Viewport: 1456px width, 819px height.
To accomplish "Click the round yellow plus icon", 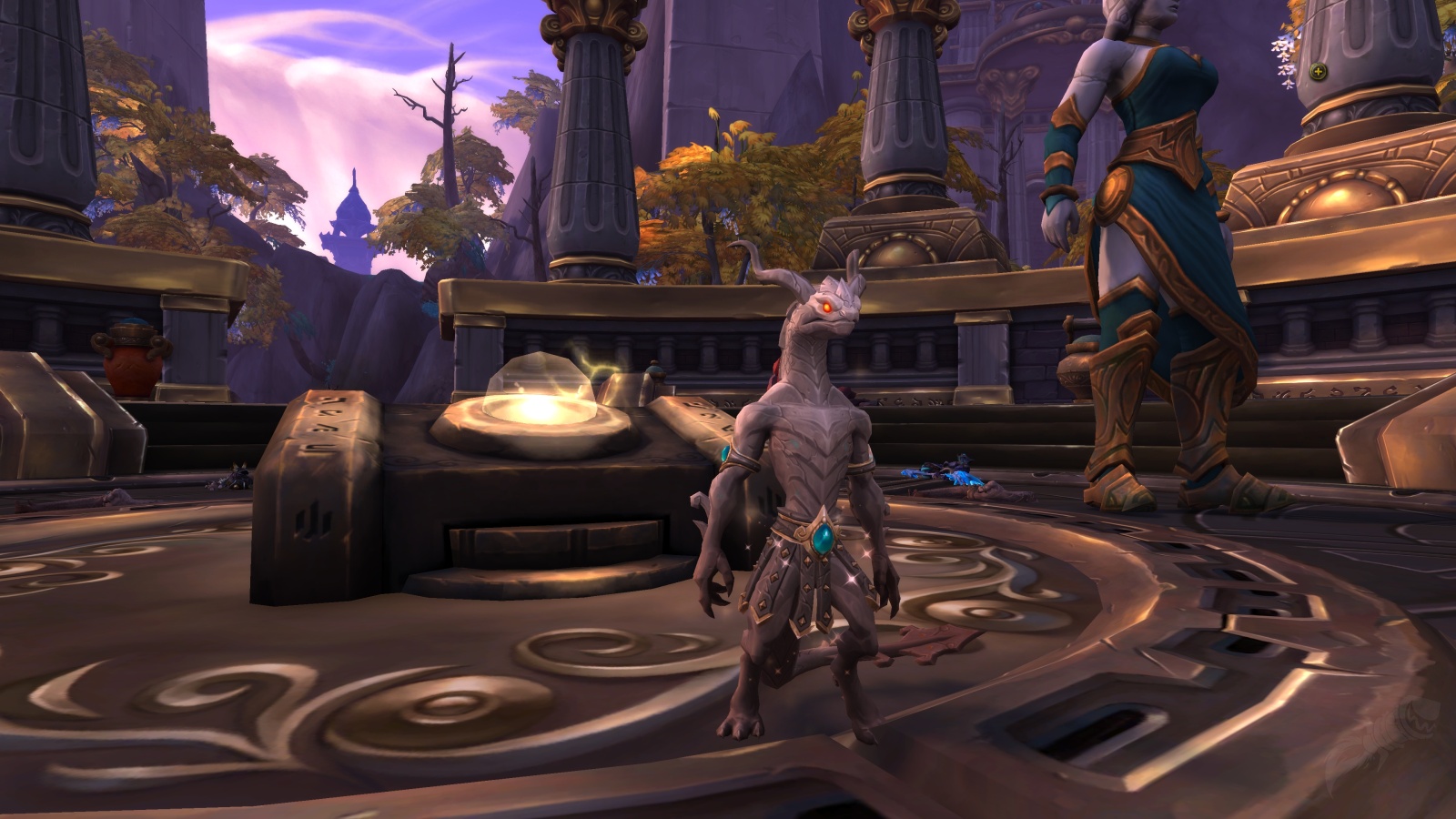I will click(x=1319, y=71).
